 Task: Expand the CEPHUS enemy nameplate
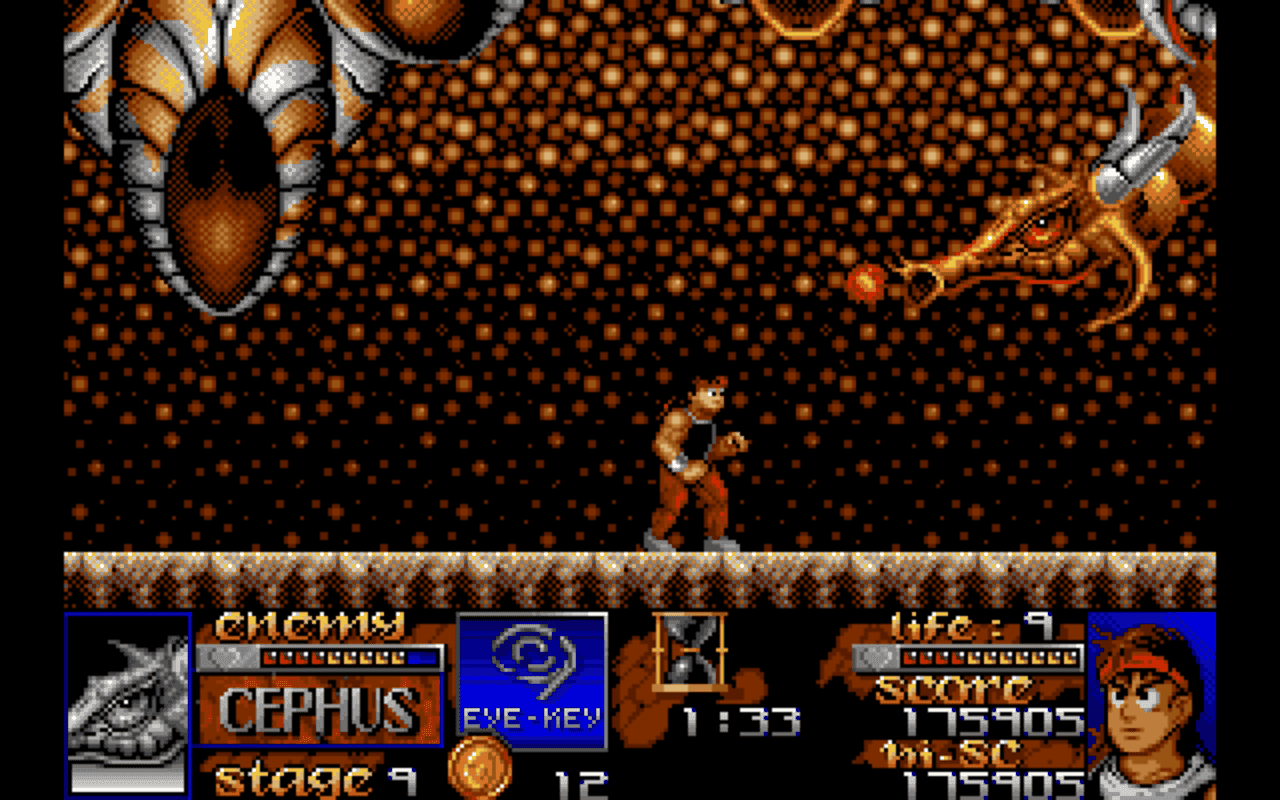(320, 707)
